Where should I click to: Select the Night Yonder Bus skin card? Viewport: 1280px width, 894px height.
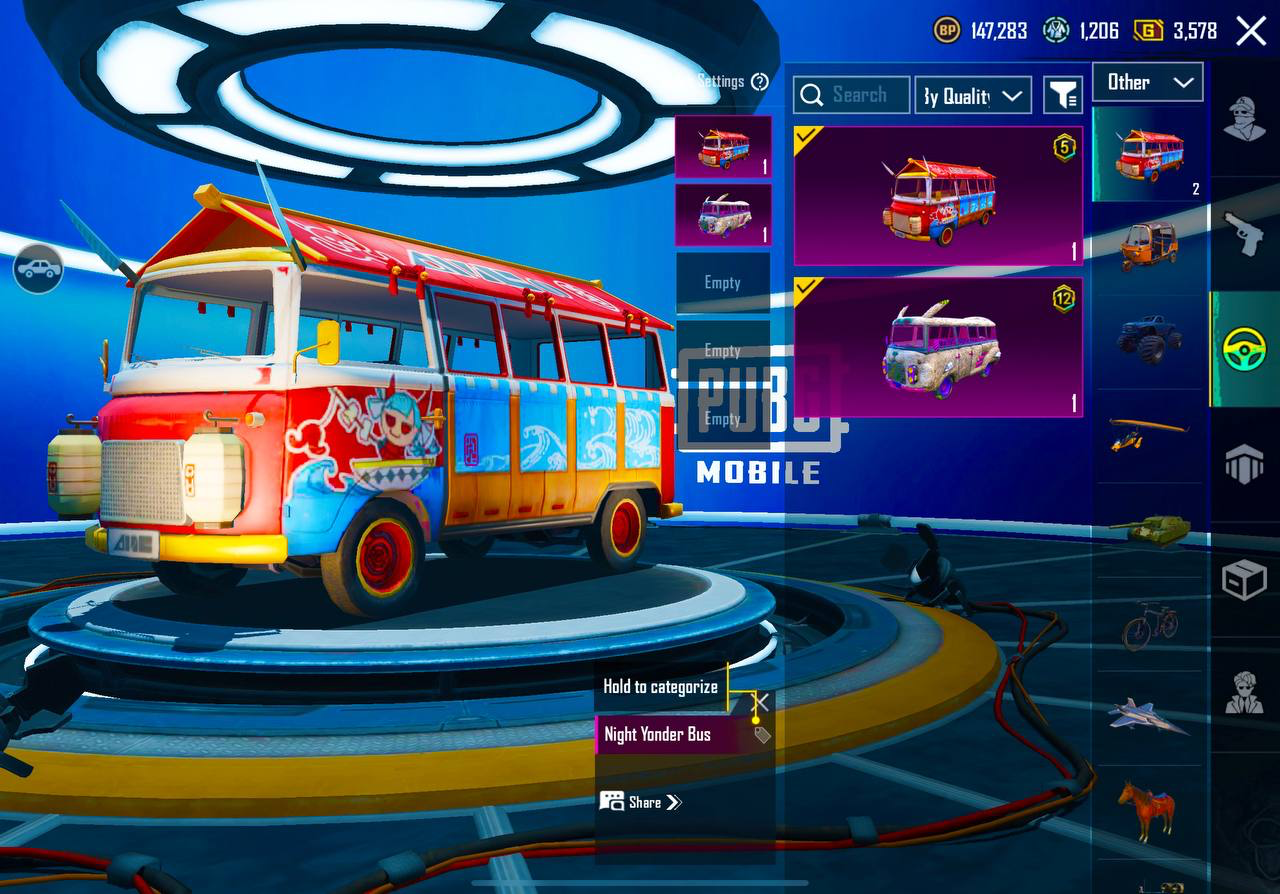pyautogui.click(x=938, y=196)
